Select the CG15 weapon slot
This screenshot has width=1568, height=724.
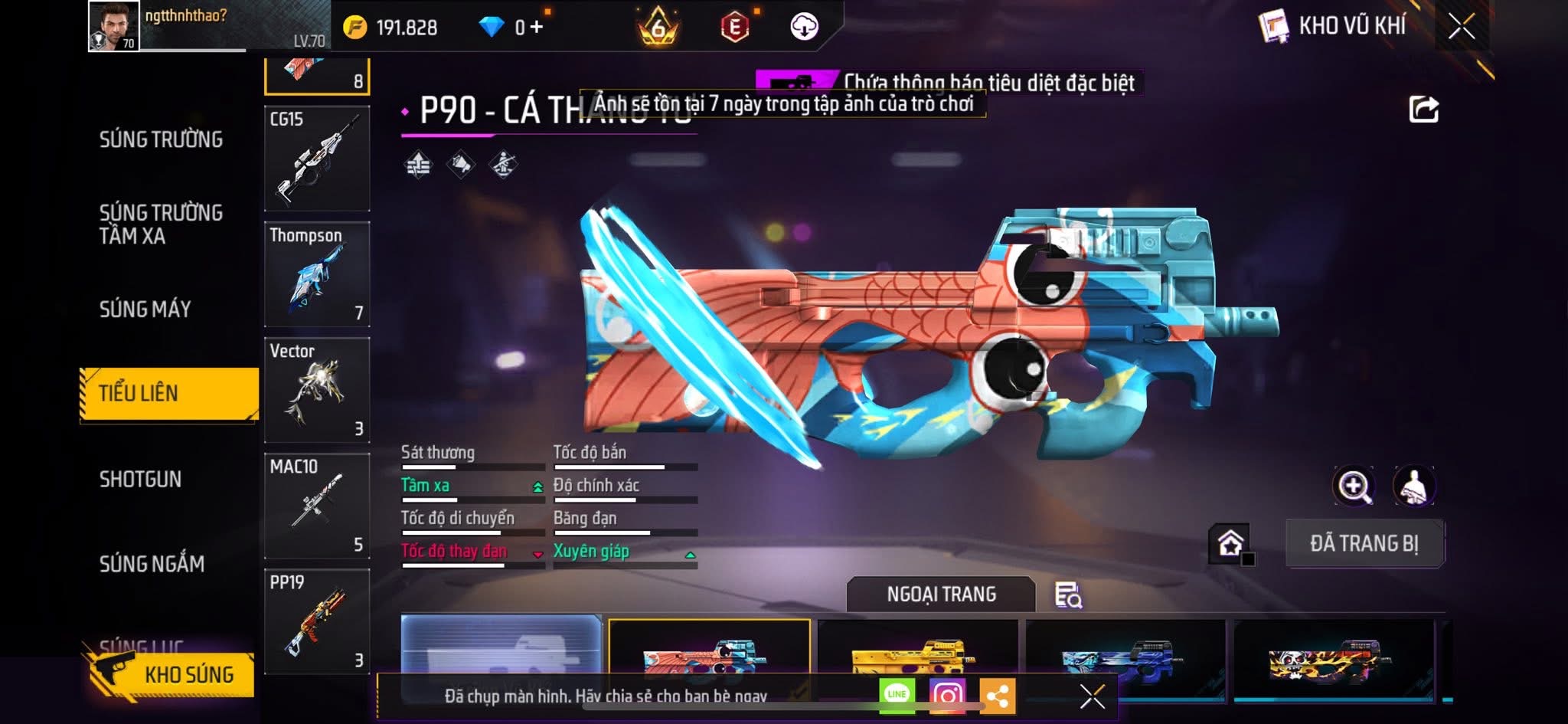point(317,159)
